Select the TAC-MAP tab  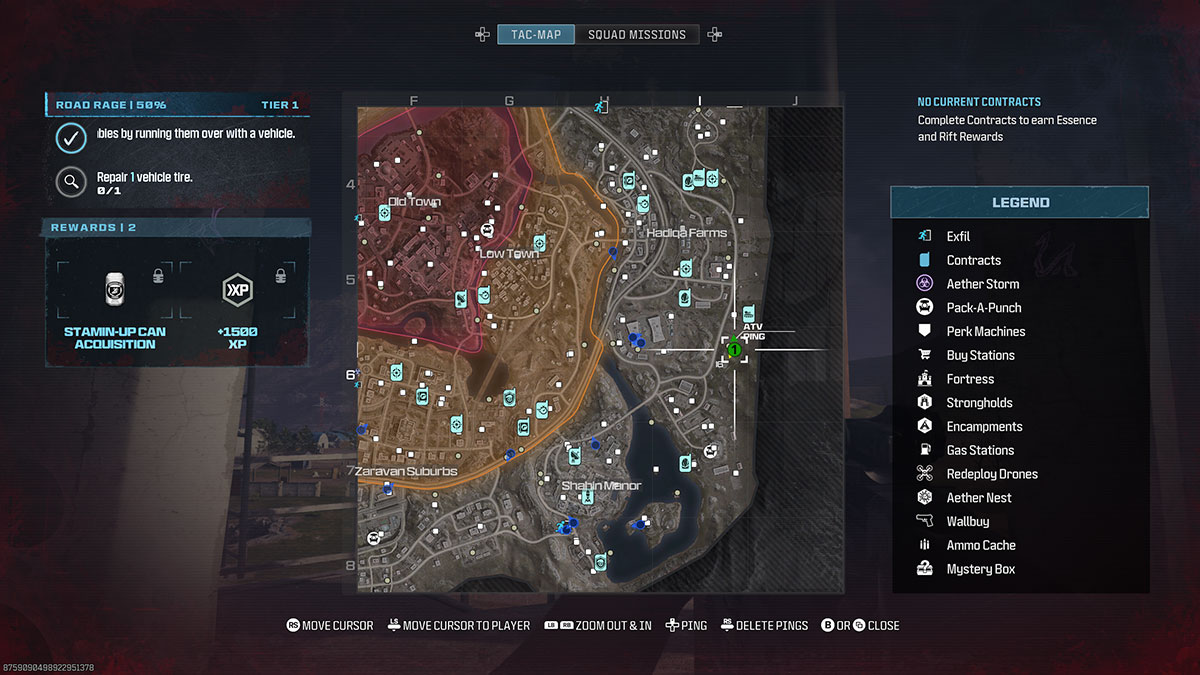(536, 35)
